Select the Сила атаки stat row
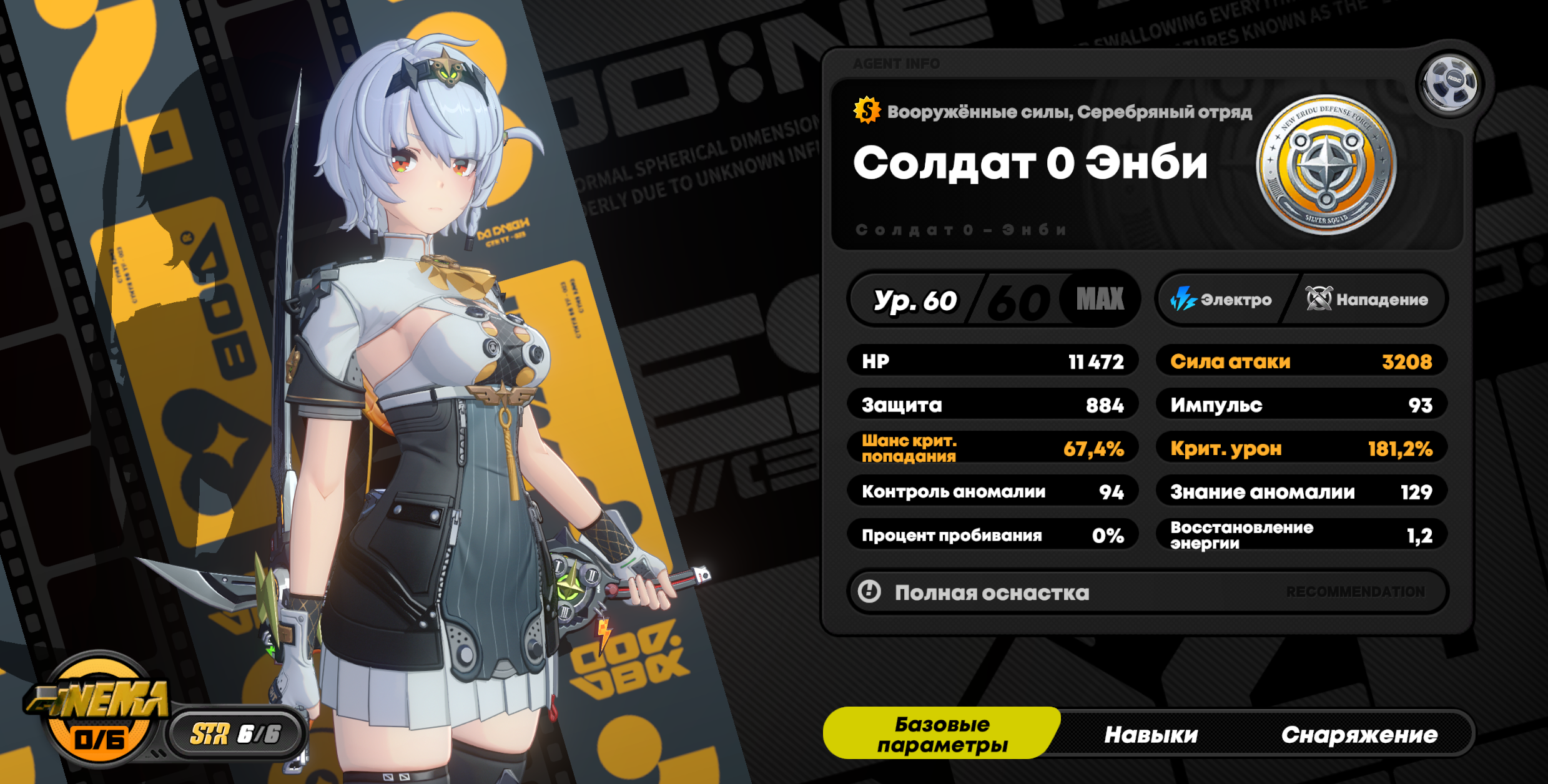 pyautogui.click(x=1301, y=361)
